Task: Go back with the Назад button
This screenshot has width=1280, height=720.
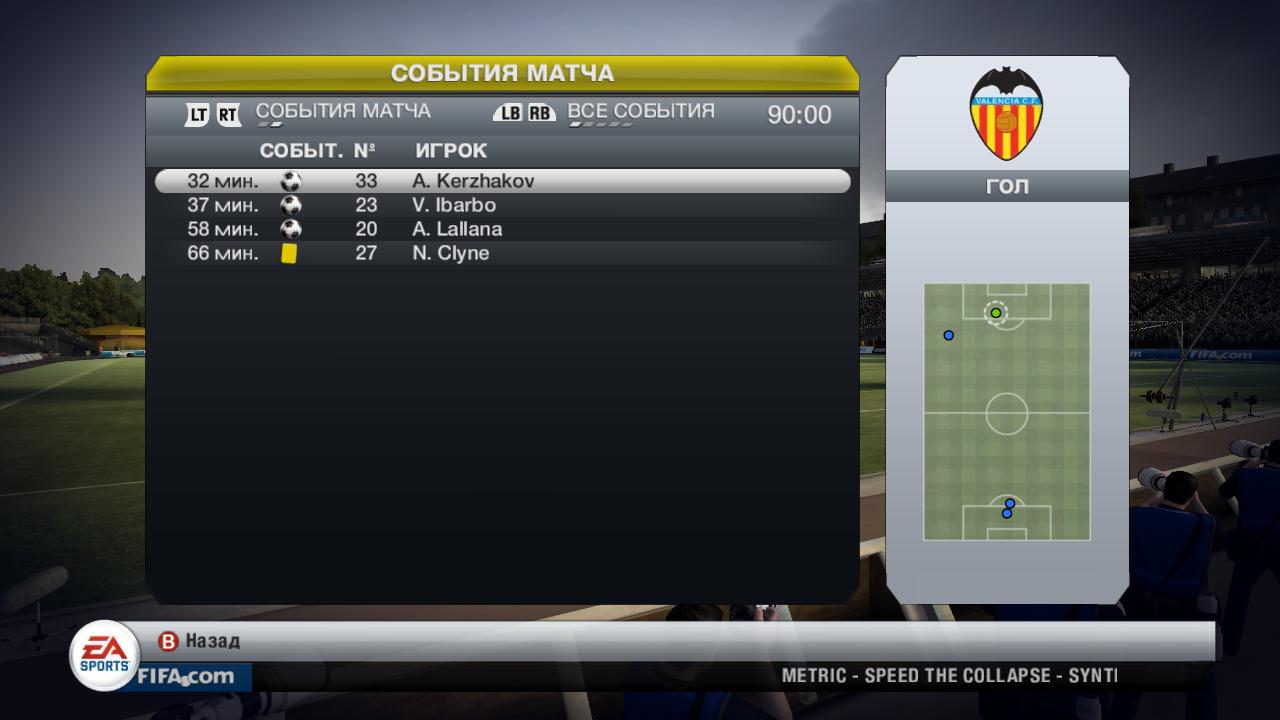Action: pyautogui.click(x=200, y=641)
